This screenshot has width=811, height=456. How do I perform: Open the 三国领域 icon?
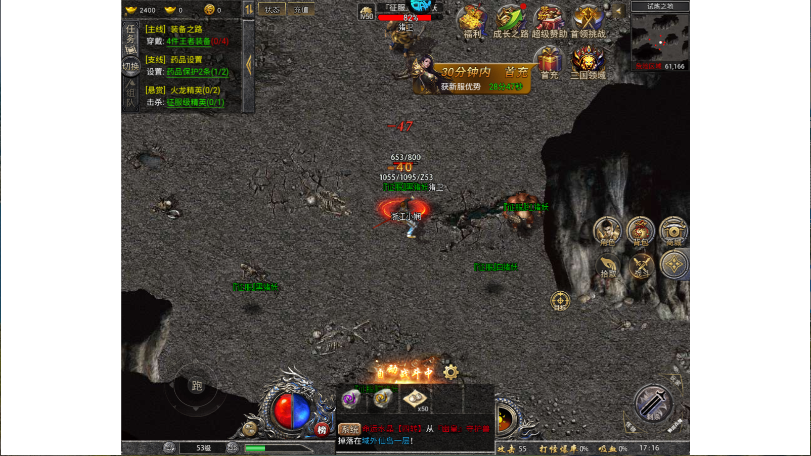tap(587, 60)
